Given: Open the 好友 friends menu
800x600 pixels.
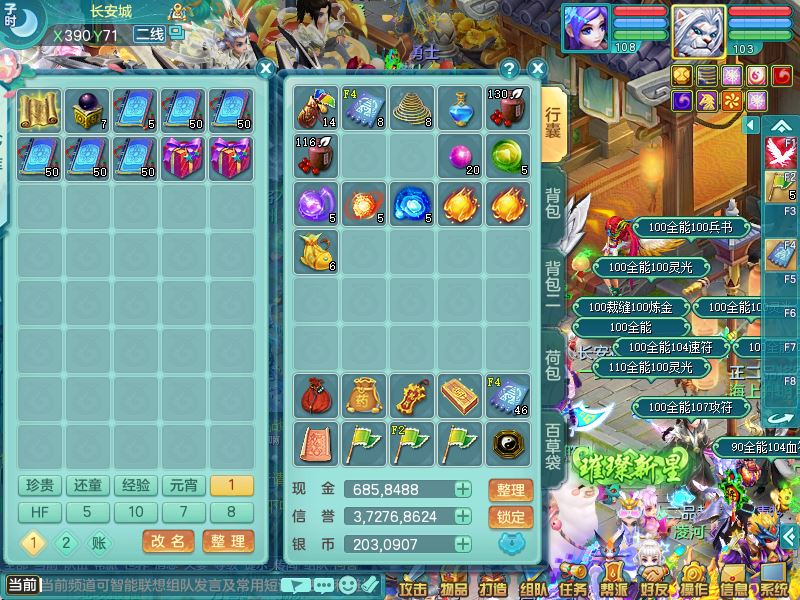Looking at the screenshot, I should coord(654,586).
